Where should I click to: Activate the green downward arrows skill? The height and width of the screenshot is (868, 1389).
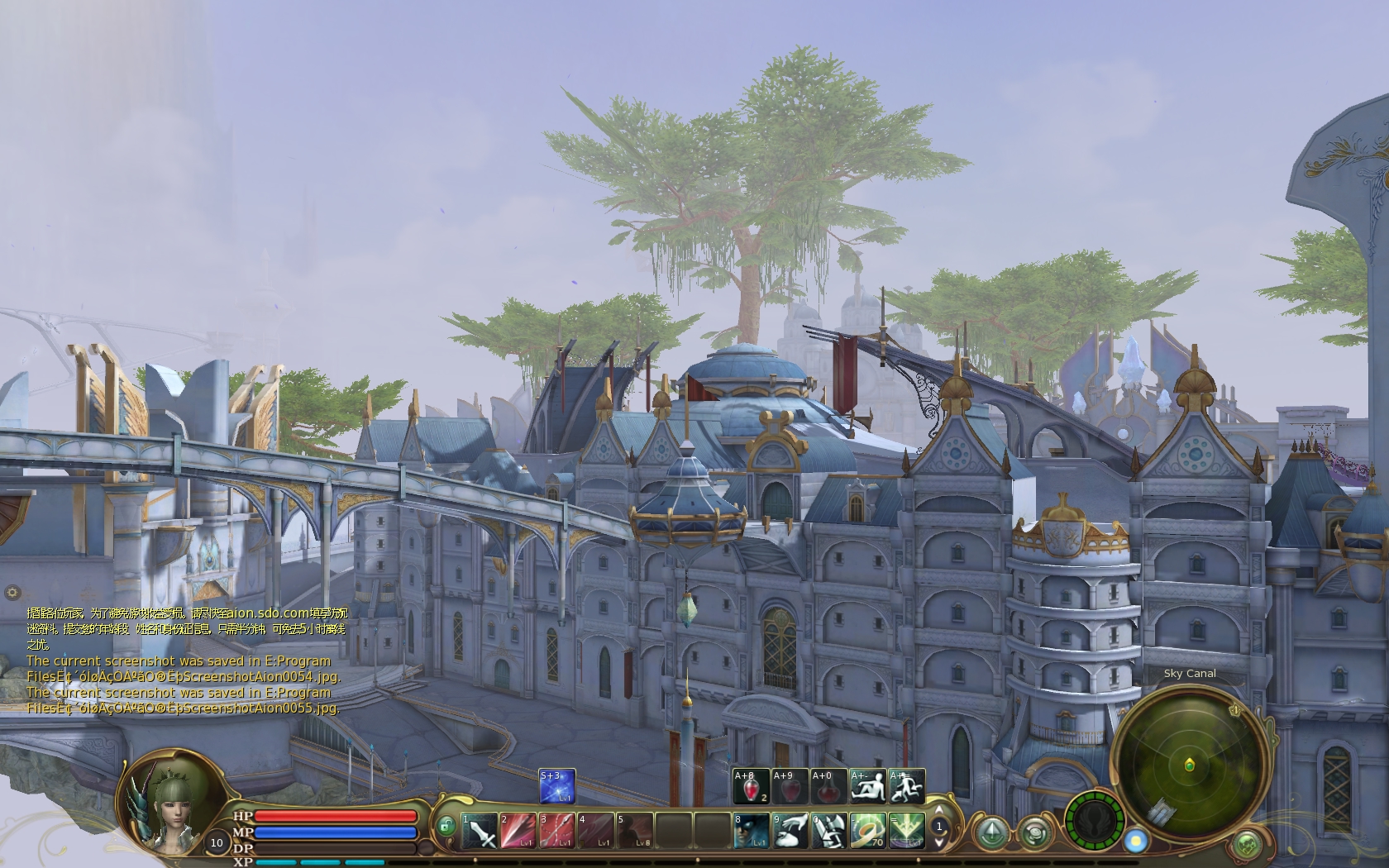(x=906, y=831)
